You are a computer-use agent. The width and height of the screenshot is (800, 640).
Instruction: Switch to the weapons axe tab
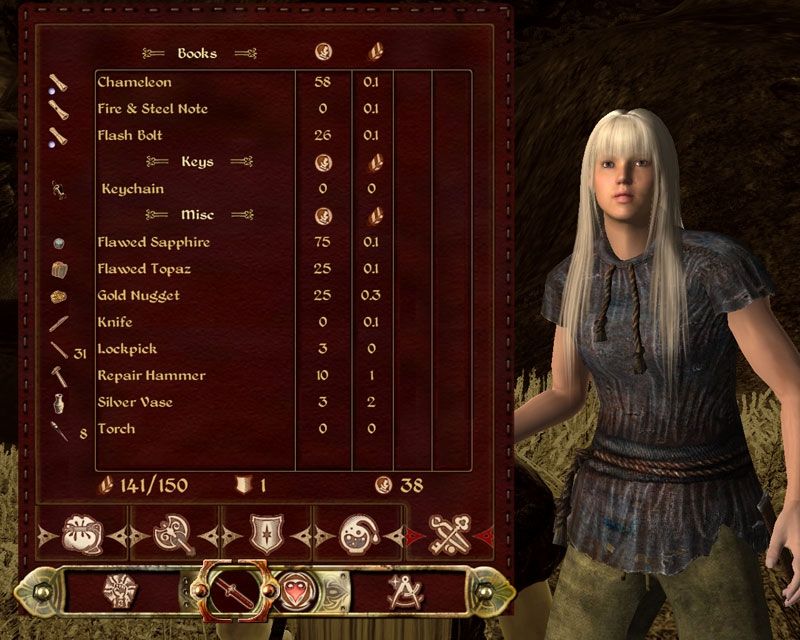pyautogui.click(x=172, y=533)
